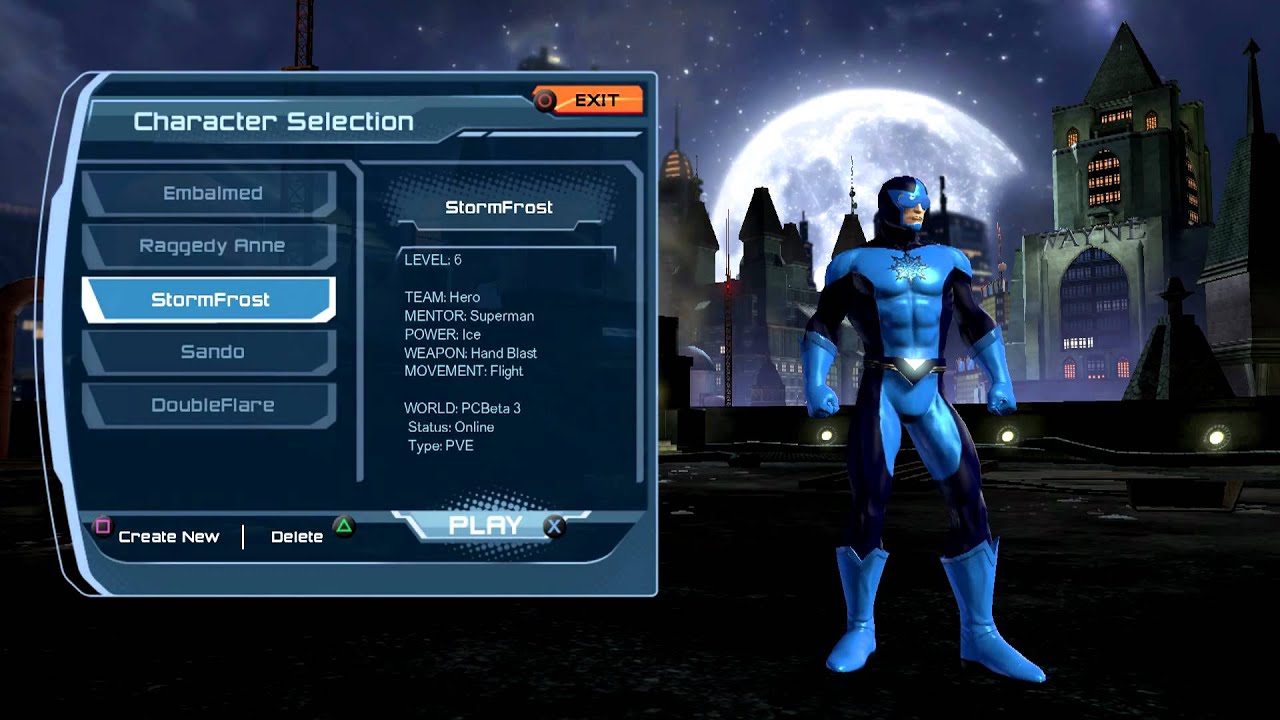
Task: Start the game with PLAY
Action: (x=487, y=526)
